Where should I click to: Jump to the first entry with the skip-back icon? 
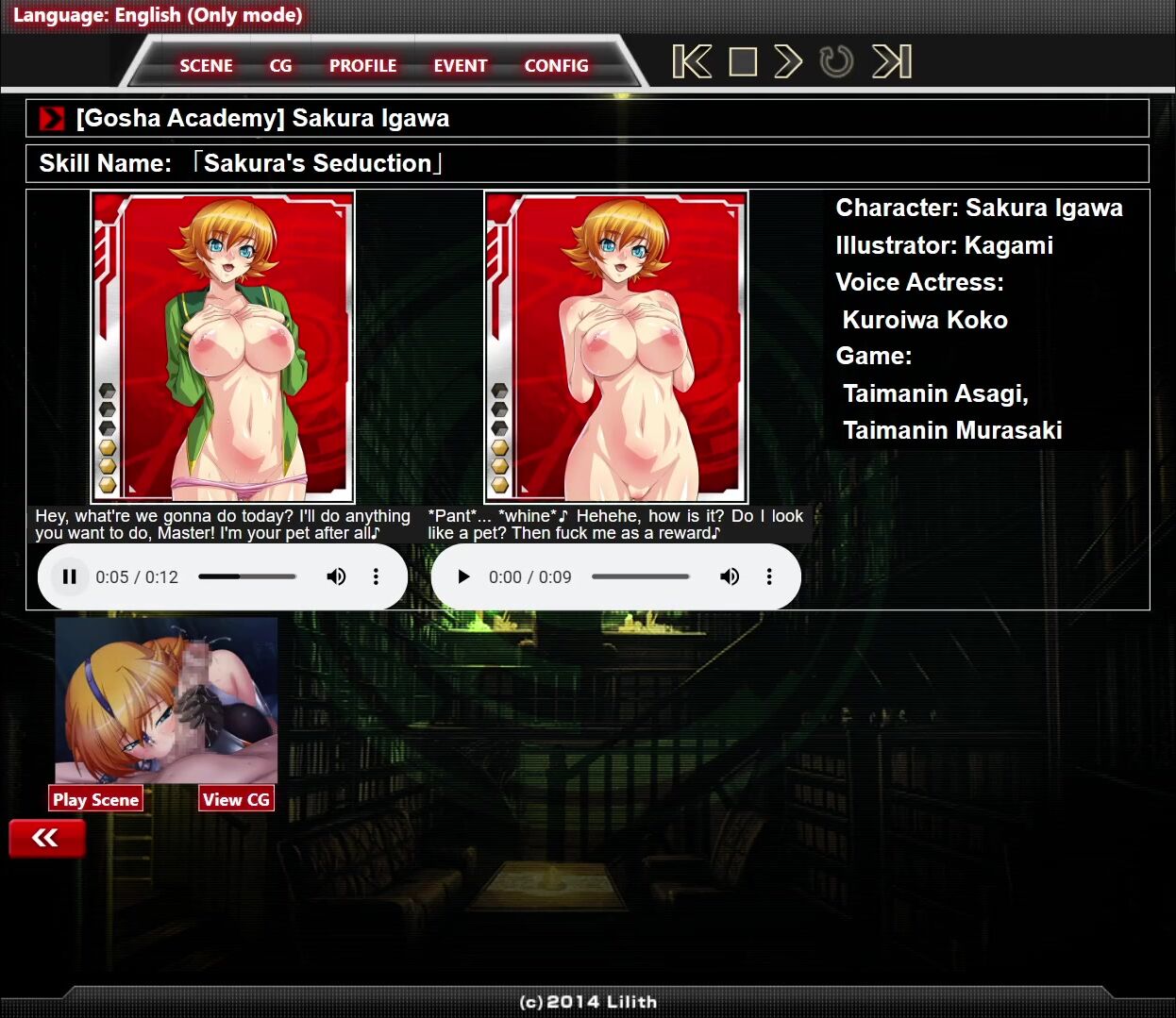coord(692,62)
